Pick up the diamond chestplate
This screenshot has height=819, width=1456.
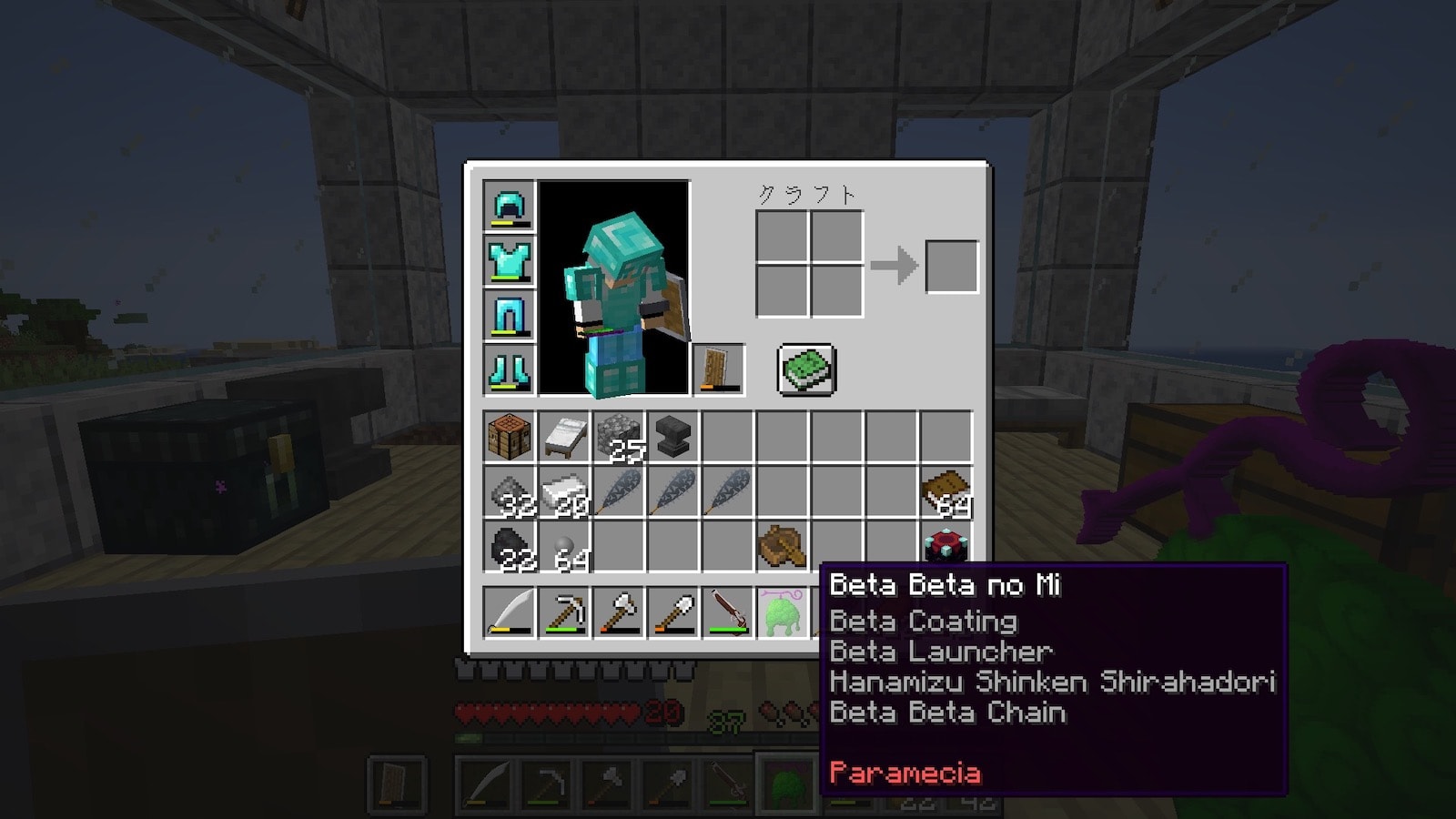(510, 260)
